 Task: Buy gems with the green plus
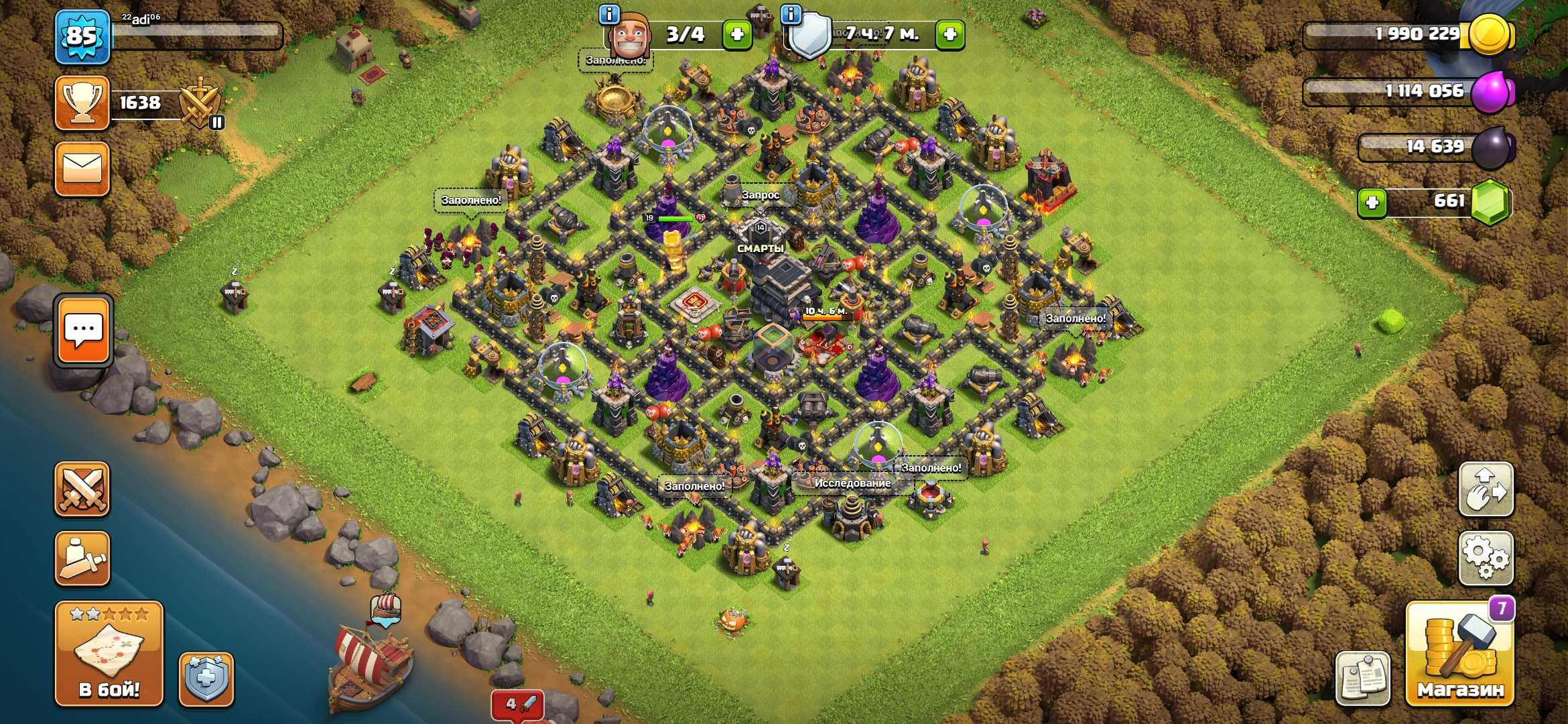[x=1372, y=202]
